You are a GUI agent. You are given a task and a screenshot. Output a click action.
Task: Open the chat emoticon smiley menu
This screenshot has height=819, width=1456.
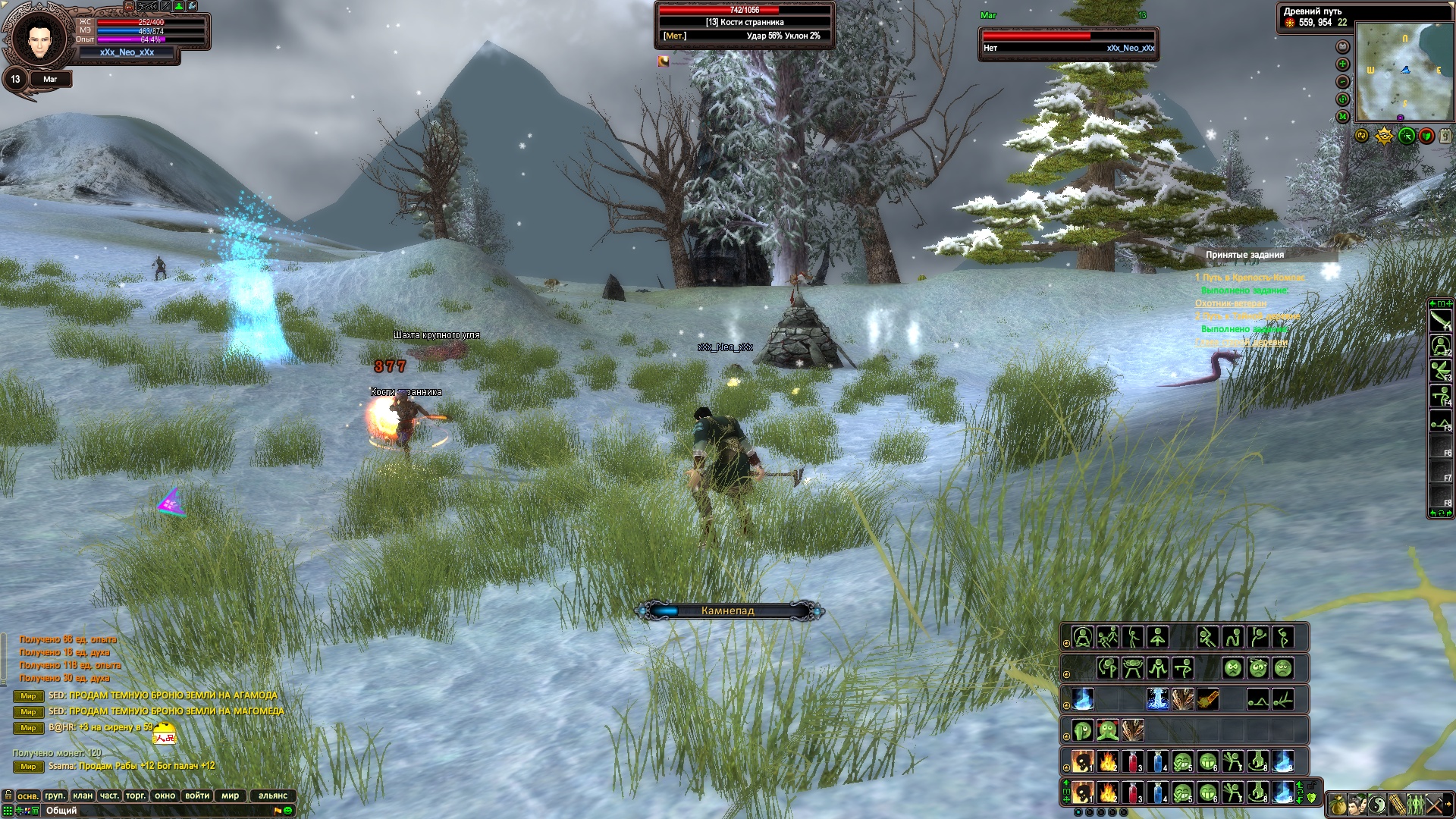pyautogui.click(x=288, y=811)
